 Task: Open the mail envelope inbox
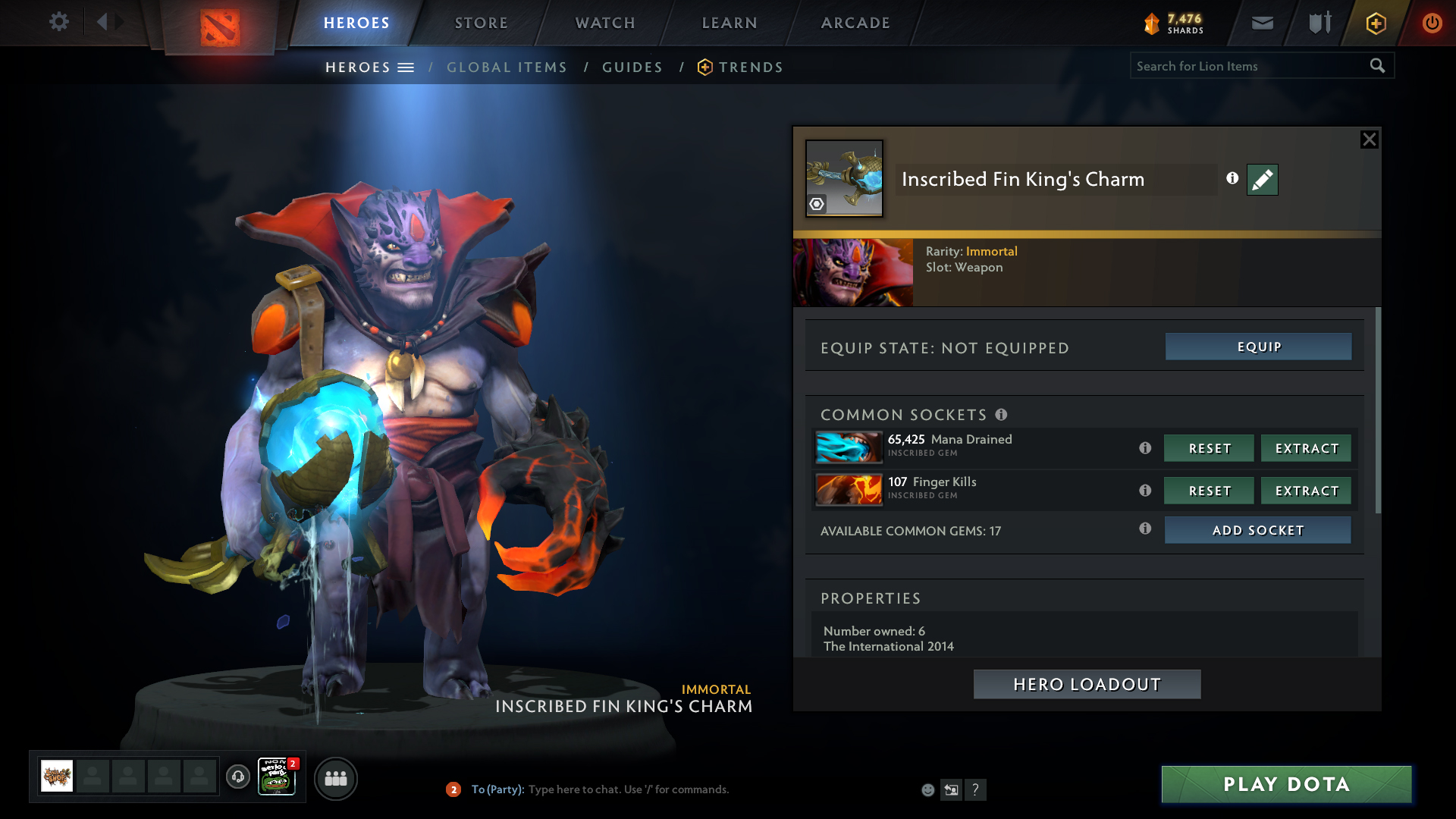click(x=1263, y=23)
